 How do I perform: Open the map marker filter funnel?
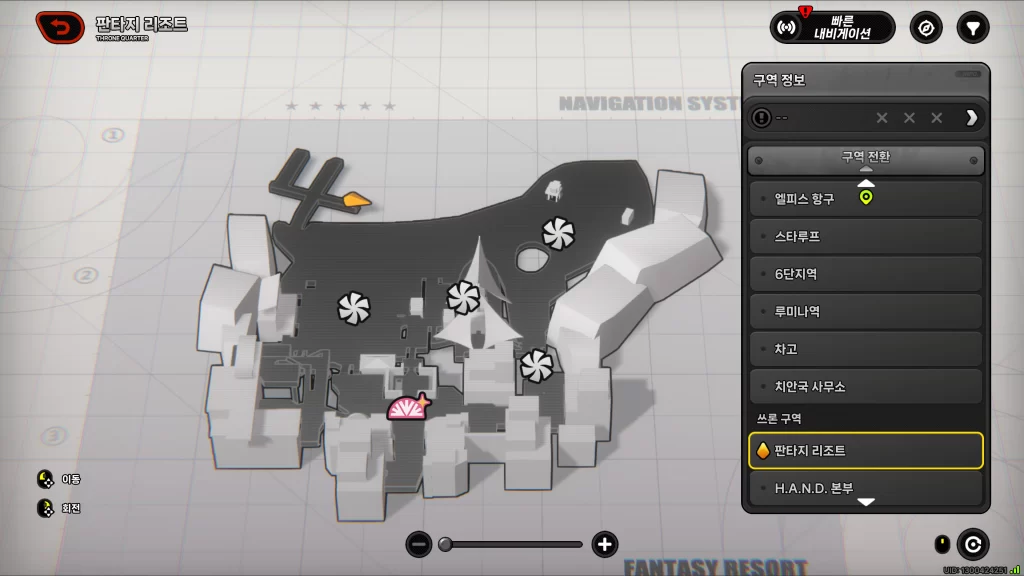coord(972,27)
